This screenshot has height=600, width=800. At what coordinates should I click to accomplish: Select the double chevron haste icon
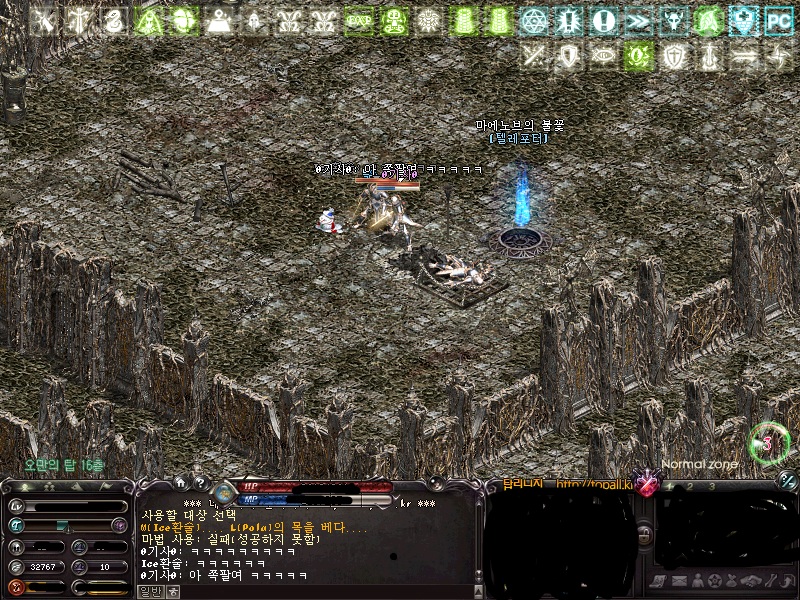click(638, 20)
